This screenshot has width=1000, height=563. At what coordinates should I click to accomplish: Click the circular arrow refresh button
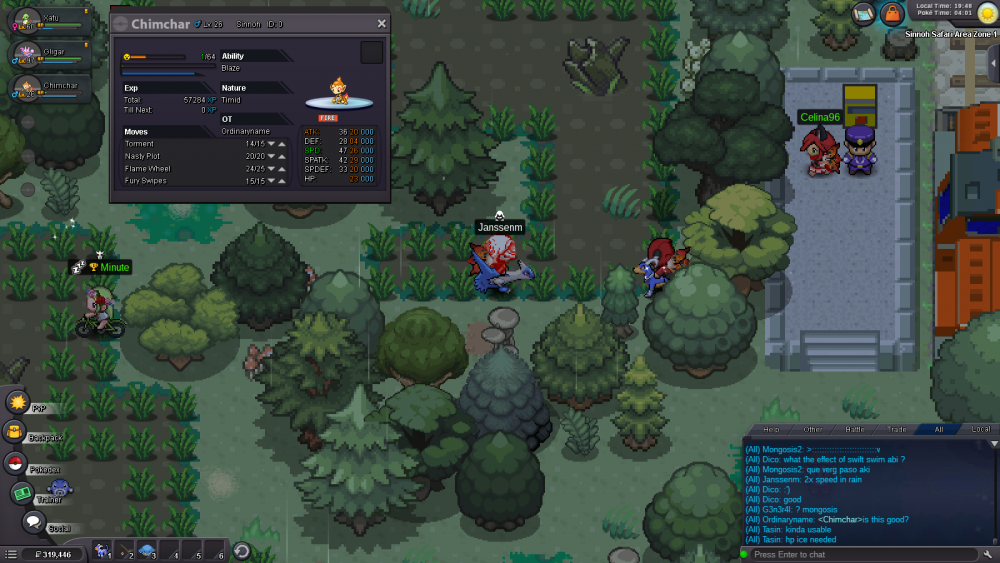241,551
